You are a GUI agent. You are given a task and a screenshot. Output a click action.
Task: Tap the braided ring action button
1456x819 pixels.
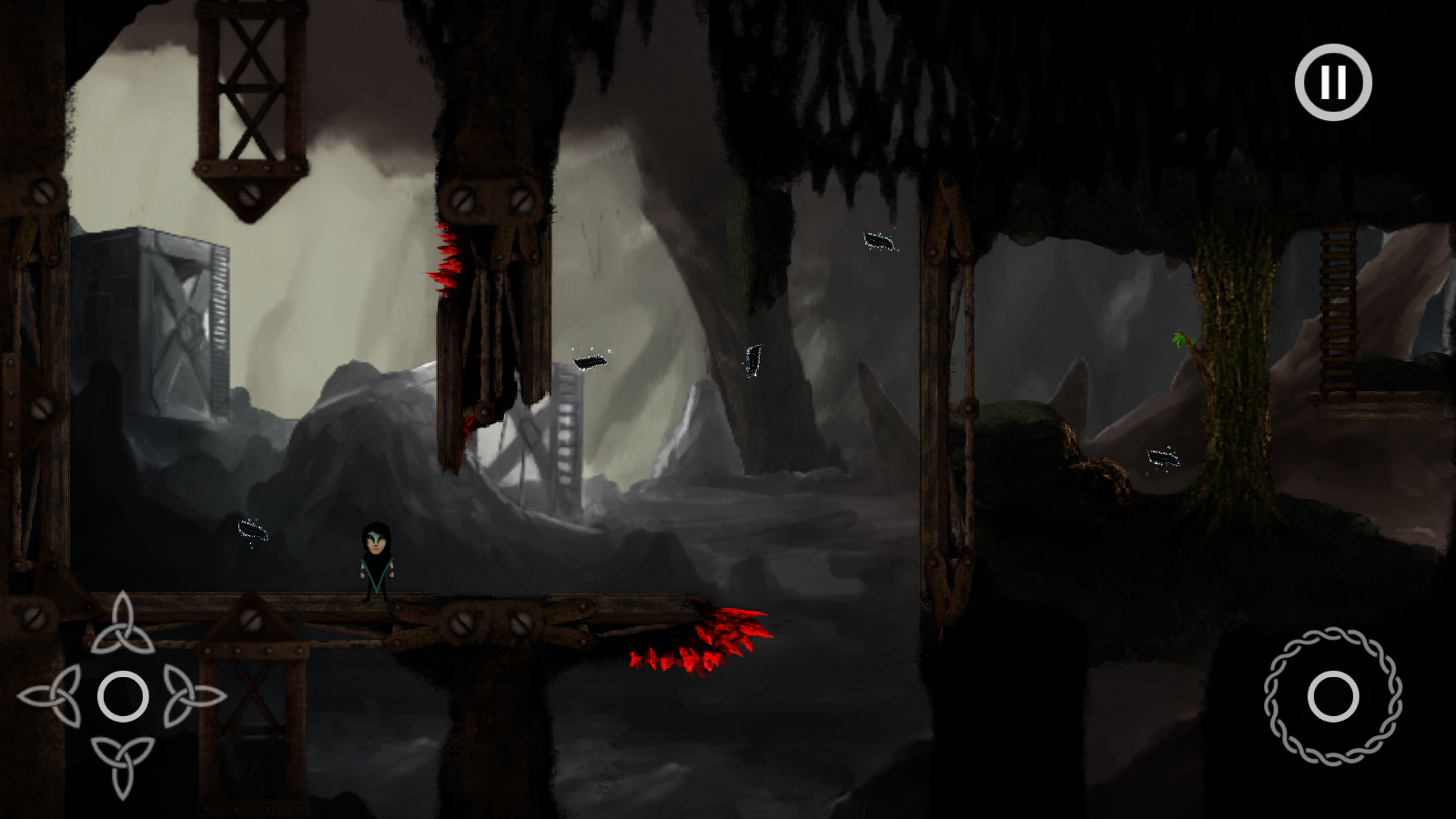tap(1332, 696)
